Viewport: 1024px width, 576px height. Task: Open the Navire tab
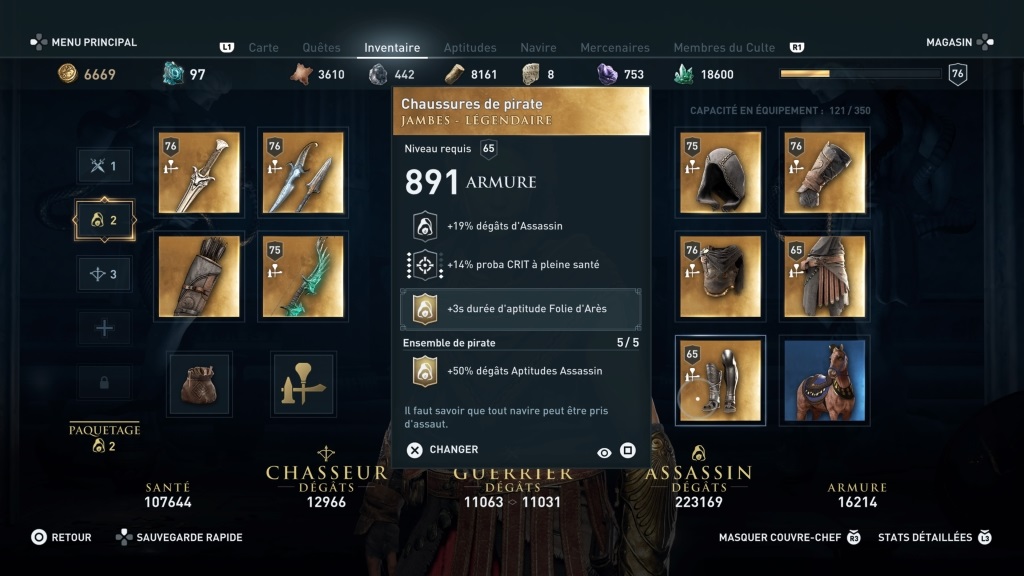pyautogui.click(x=538, y=47)
